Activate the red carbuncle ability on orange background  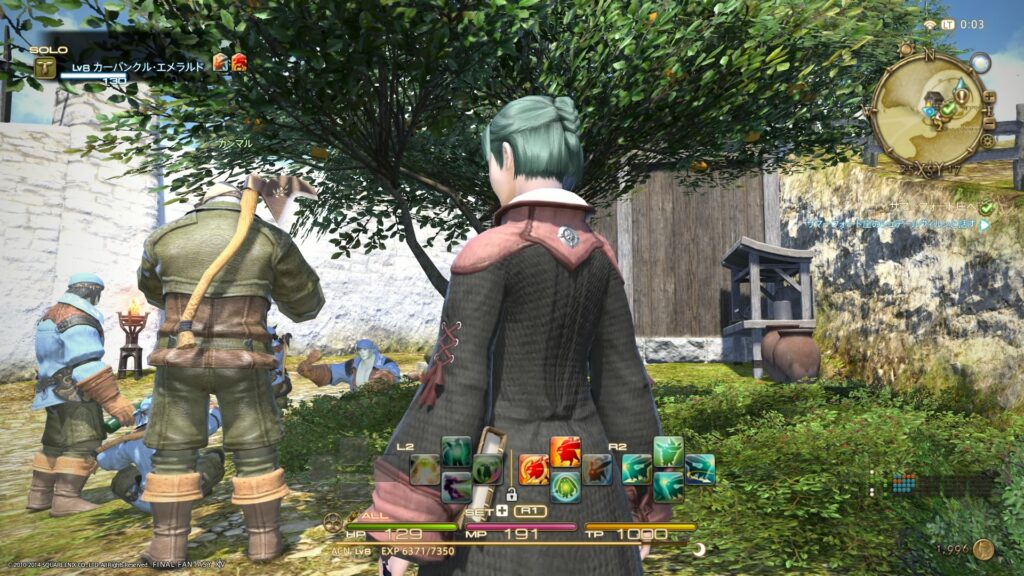click(x=565, y=451)
